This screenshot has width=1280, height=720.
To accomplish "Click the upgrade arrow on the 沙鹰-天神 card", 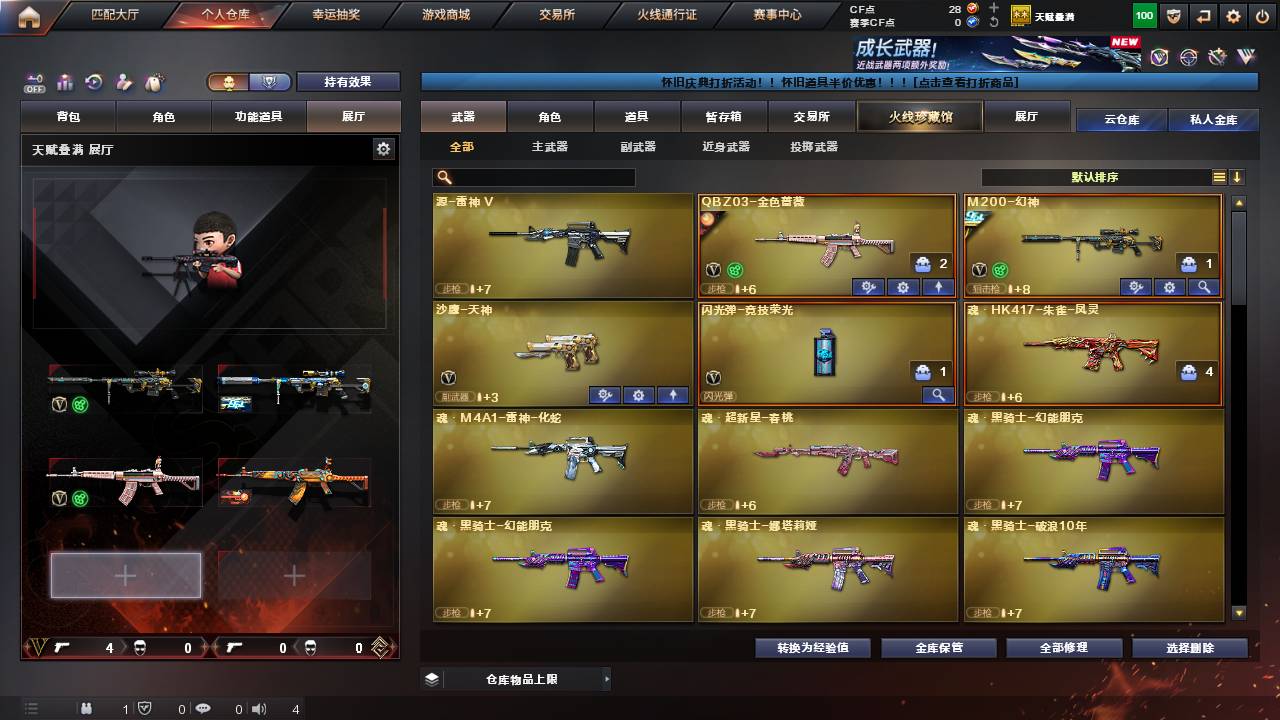I will pyautogui.click(x=673, y=395).
